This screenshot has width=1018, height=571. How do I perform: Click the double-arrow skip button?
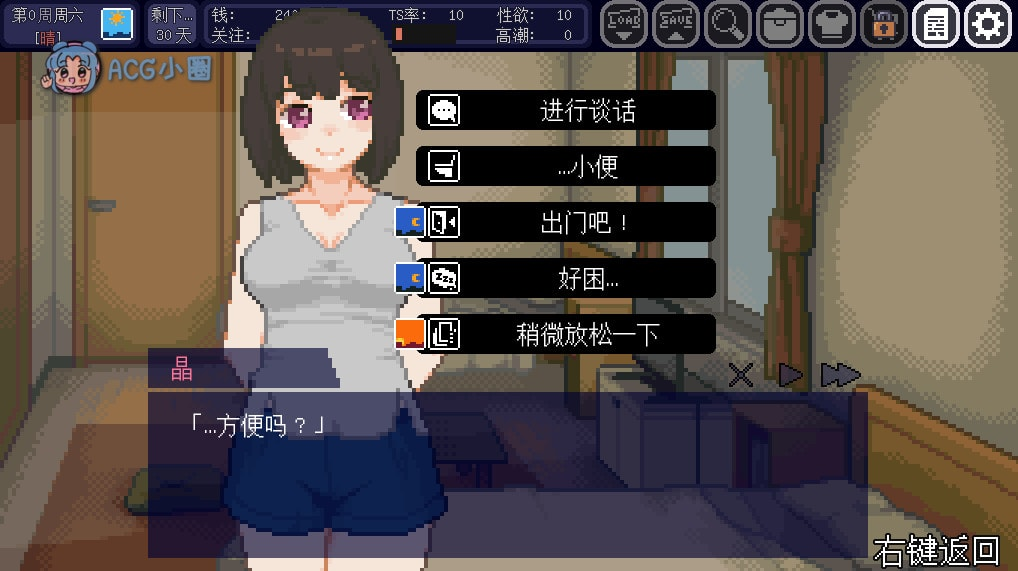click(x=840, y=376)
